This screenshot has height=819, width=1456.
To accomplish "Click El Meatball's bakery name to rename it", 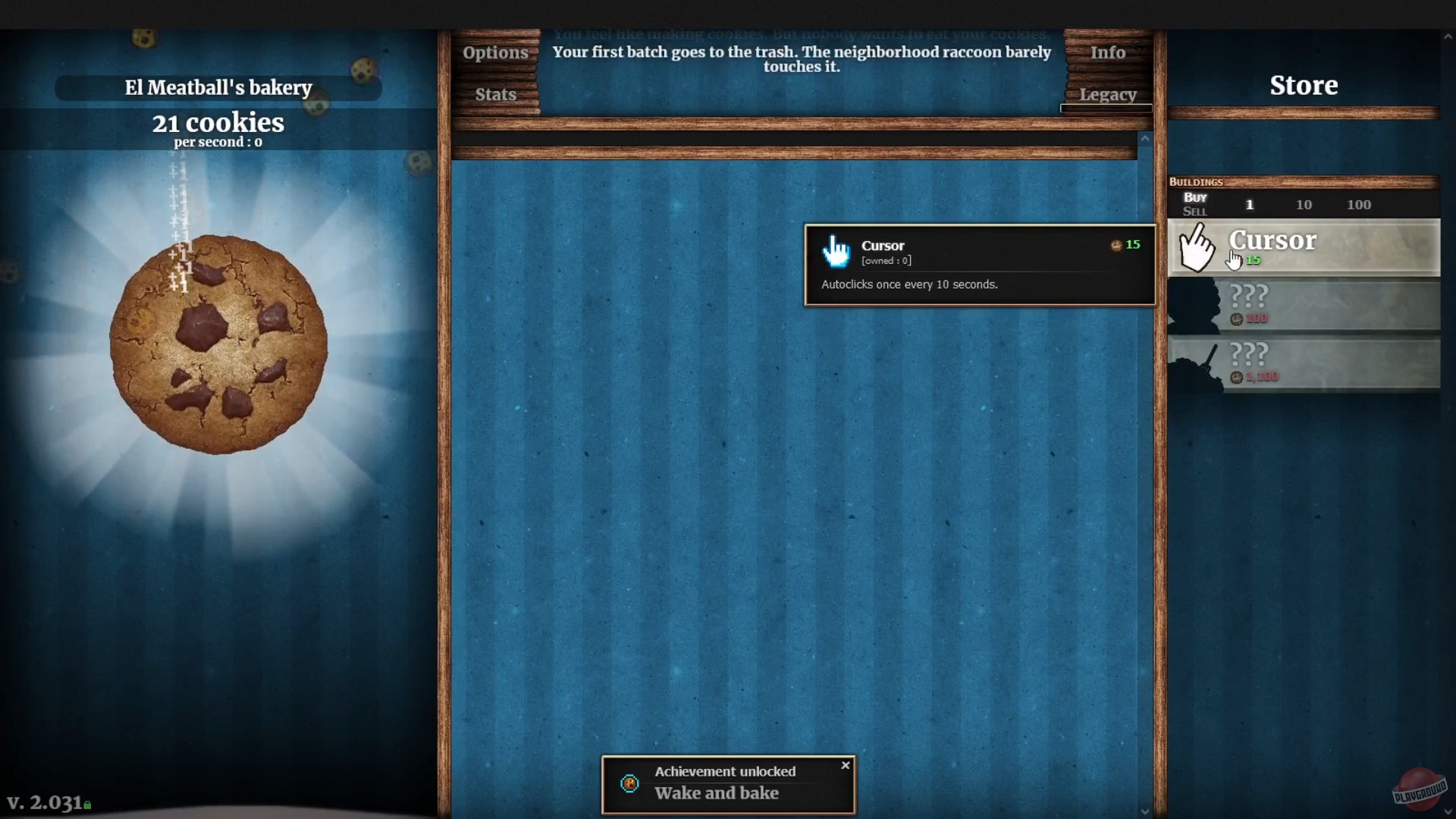I will 218,87.
